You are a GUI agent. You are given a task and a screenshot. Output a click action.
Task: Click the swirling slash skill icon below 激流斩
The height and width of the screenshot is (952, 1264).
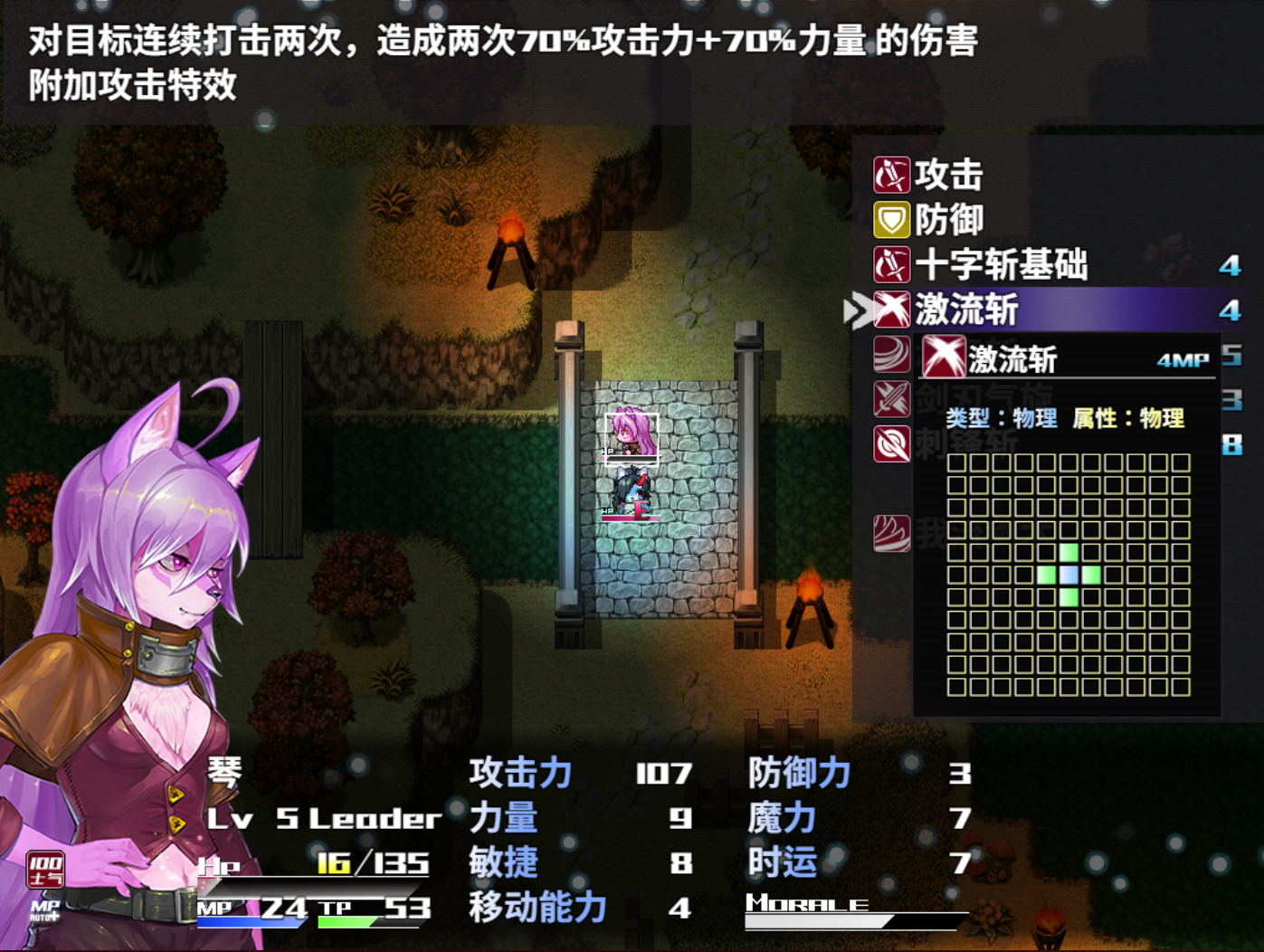891,354
